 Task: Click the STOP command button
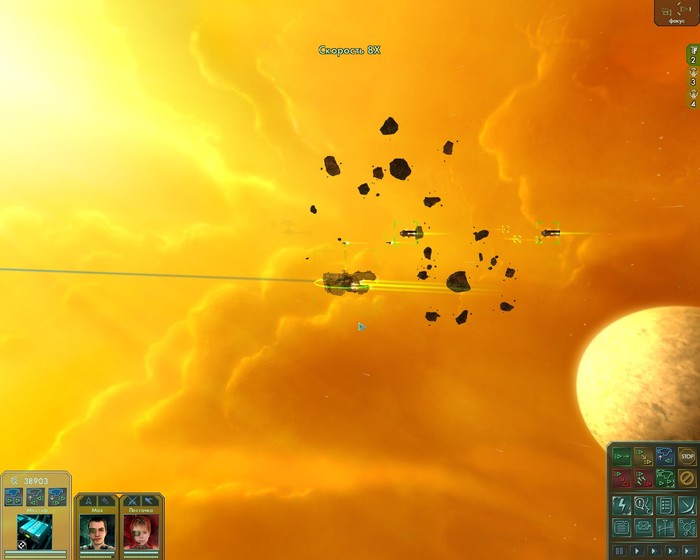(x=686, y=457)
